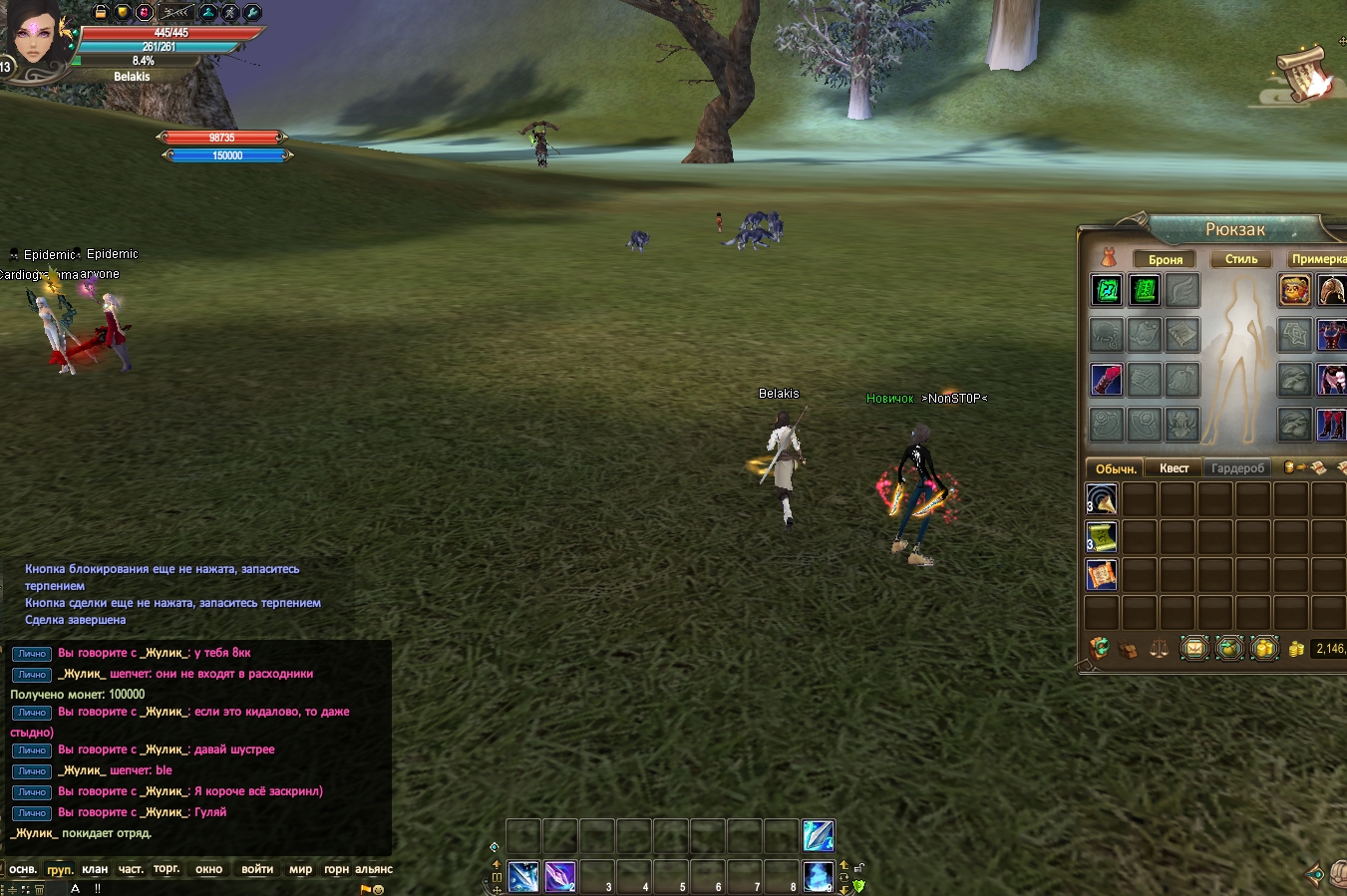
Task: Click the treasure map scroll item
Action: coord(1102,575)
